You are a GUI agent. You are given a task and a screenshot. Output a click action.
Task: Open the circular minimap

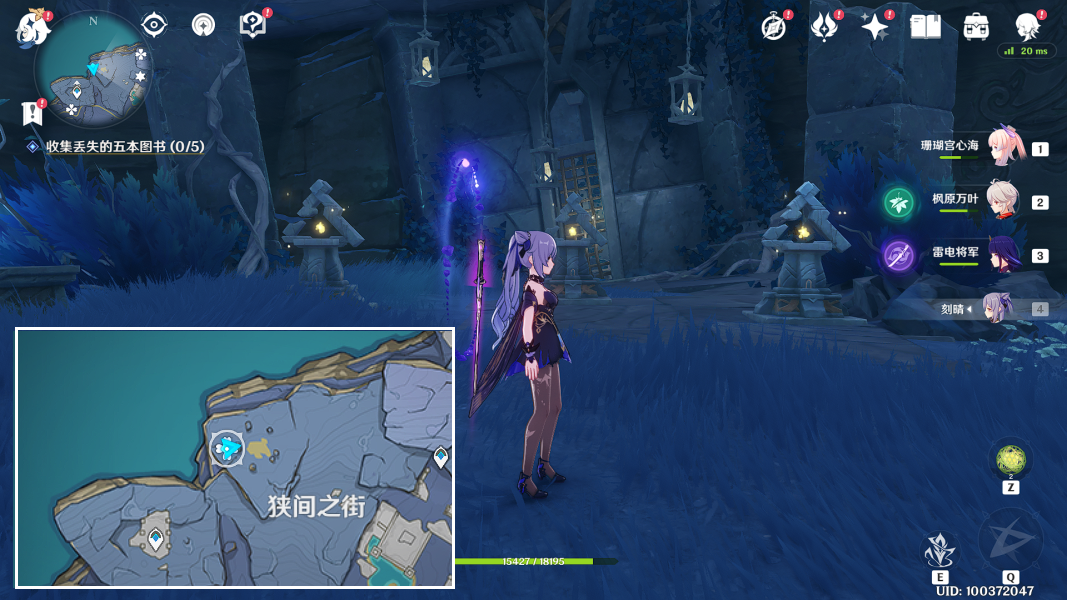(93, 69)
